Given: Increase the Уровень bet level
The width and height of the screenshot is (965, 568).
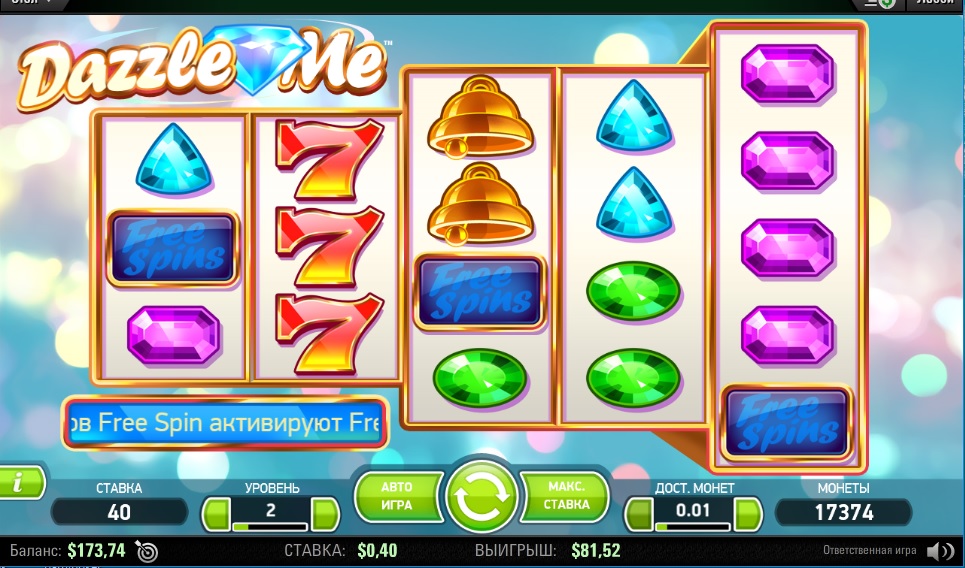Looking at the screenshot, I should pyautogui.click(x=324, y=514).
